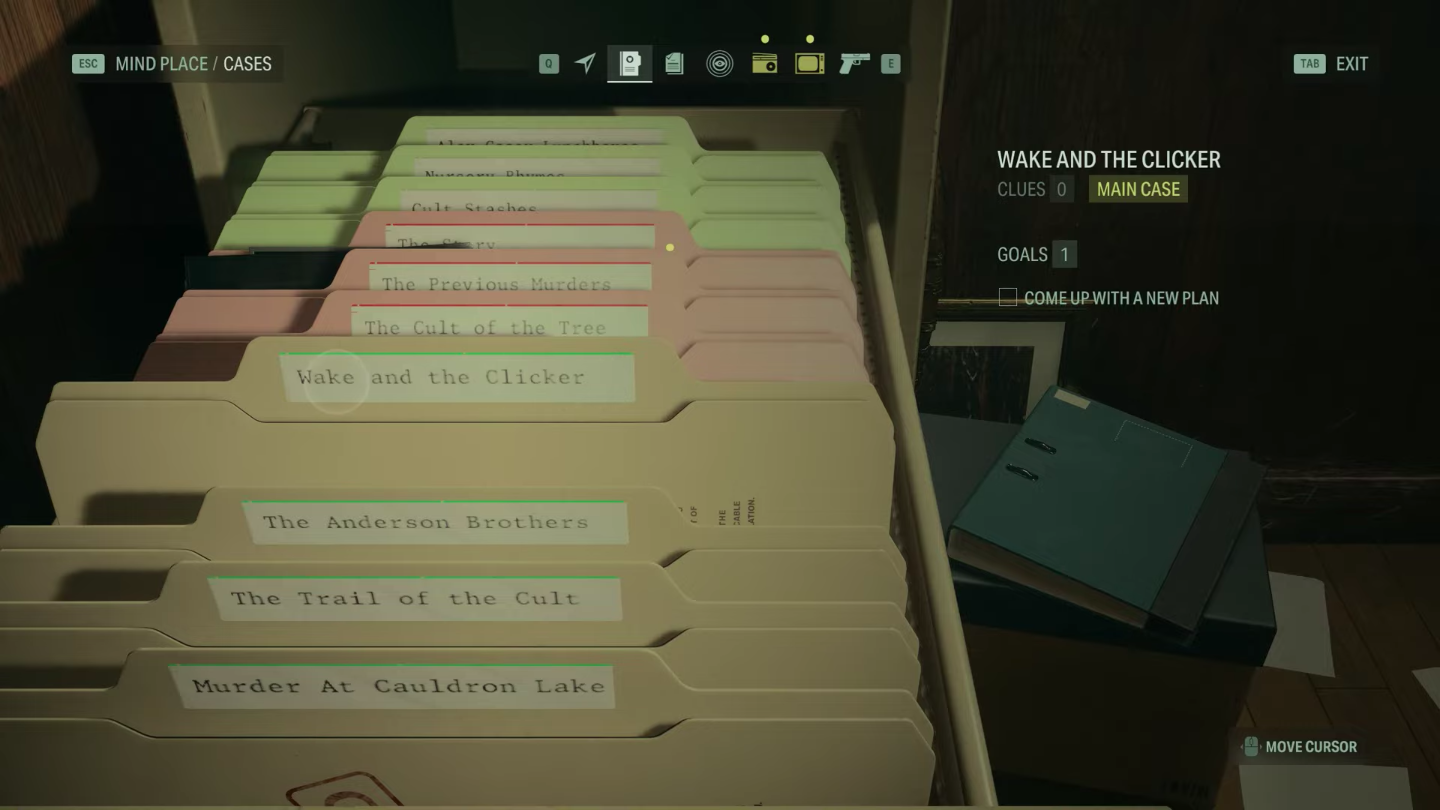Open the TV Videos icon
The width and height of the screenshot is (1440, 810).
click(809, 63)
